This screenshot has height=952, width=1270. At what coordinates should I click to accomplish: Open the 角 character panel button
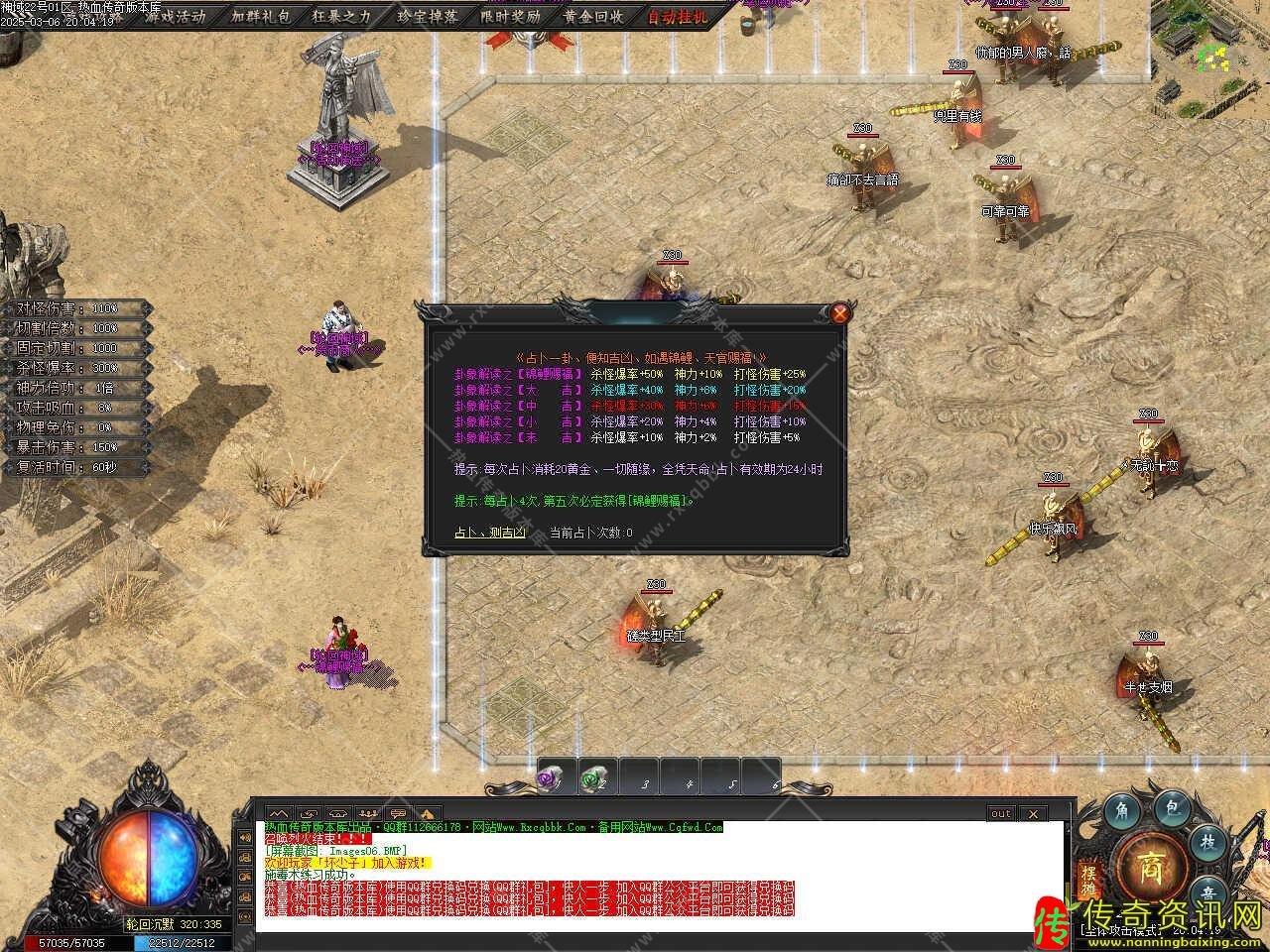tap(1121, 808)
